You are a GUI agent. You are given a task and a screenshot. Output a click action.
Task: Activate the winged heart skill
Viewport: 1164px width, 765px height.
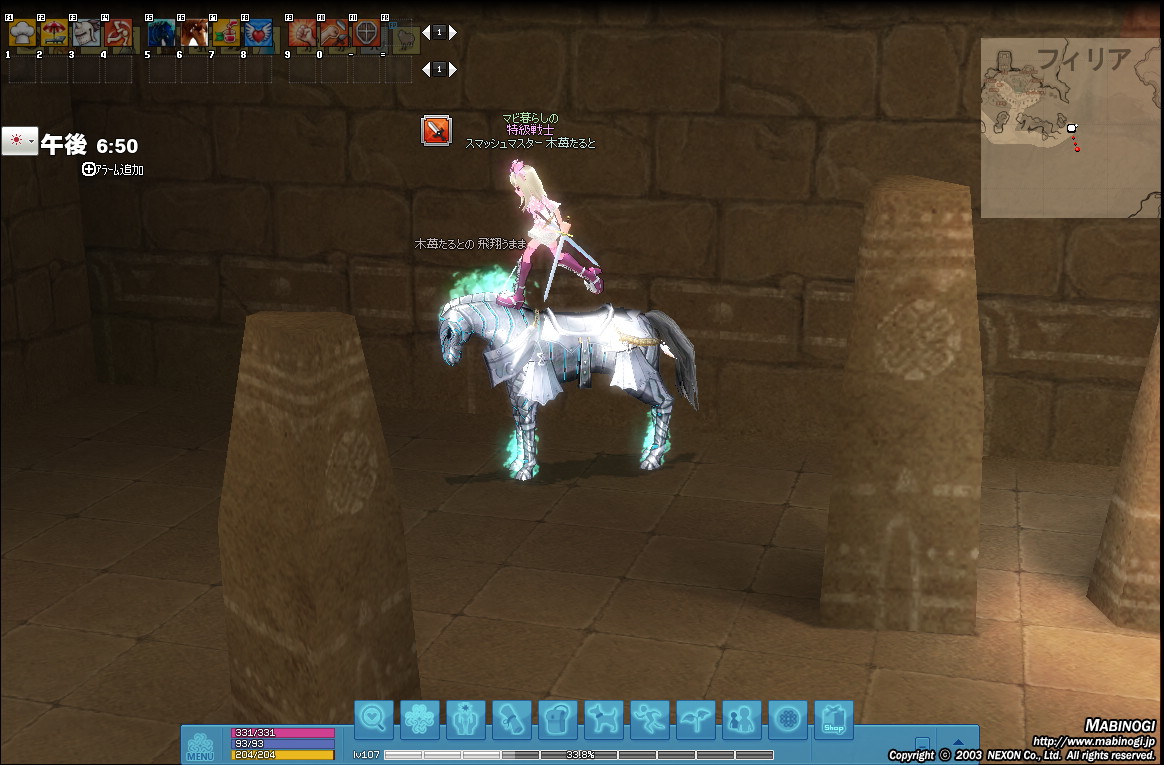click(x=257, y=34)
